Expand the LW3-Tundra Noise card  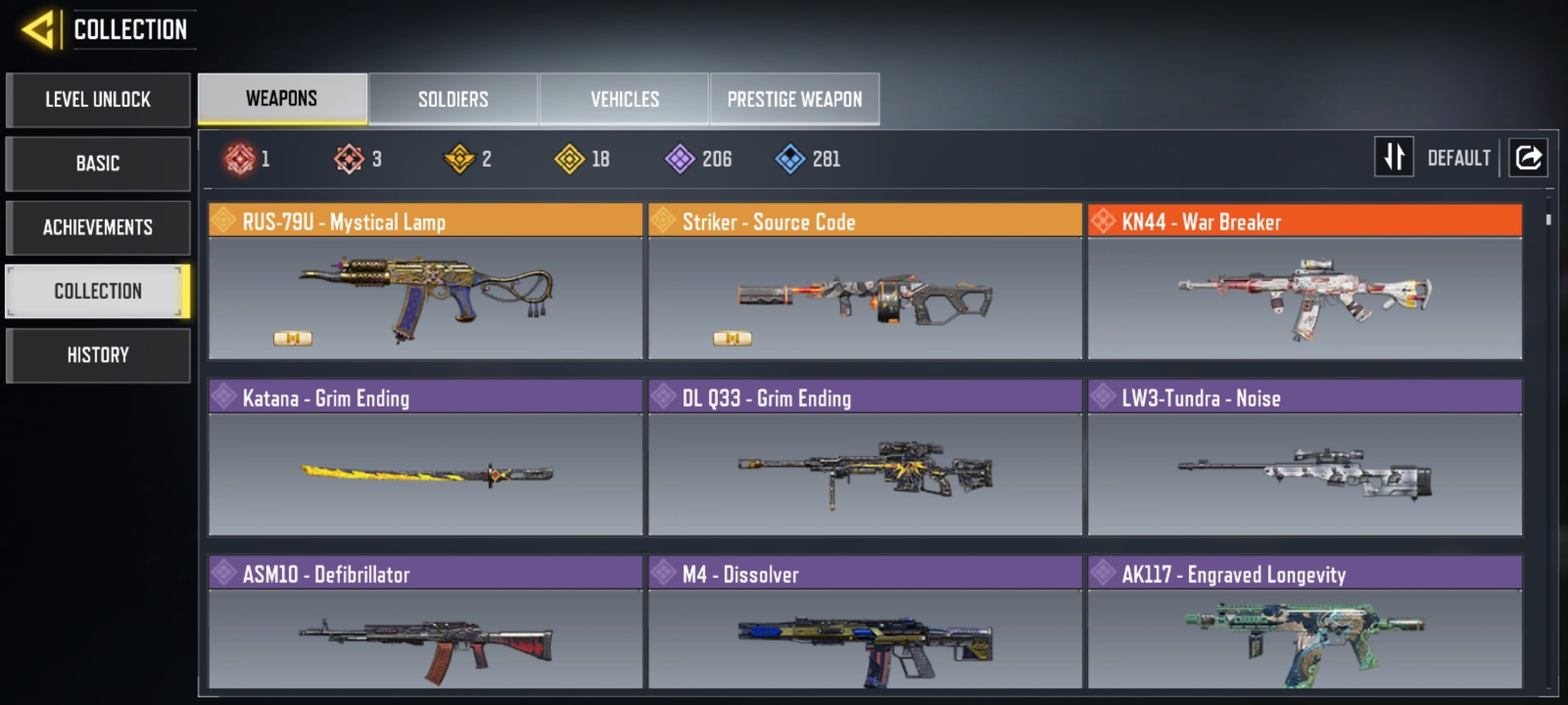point(1306,465)
